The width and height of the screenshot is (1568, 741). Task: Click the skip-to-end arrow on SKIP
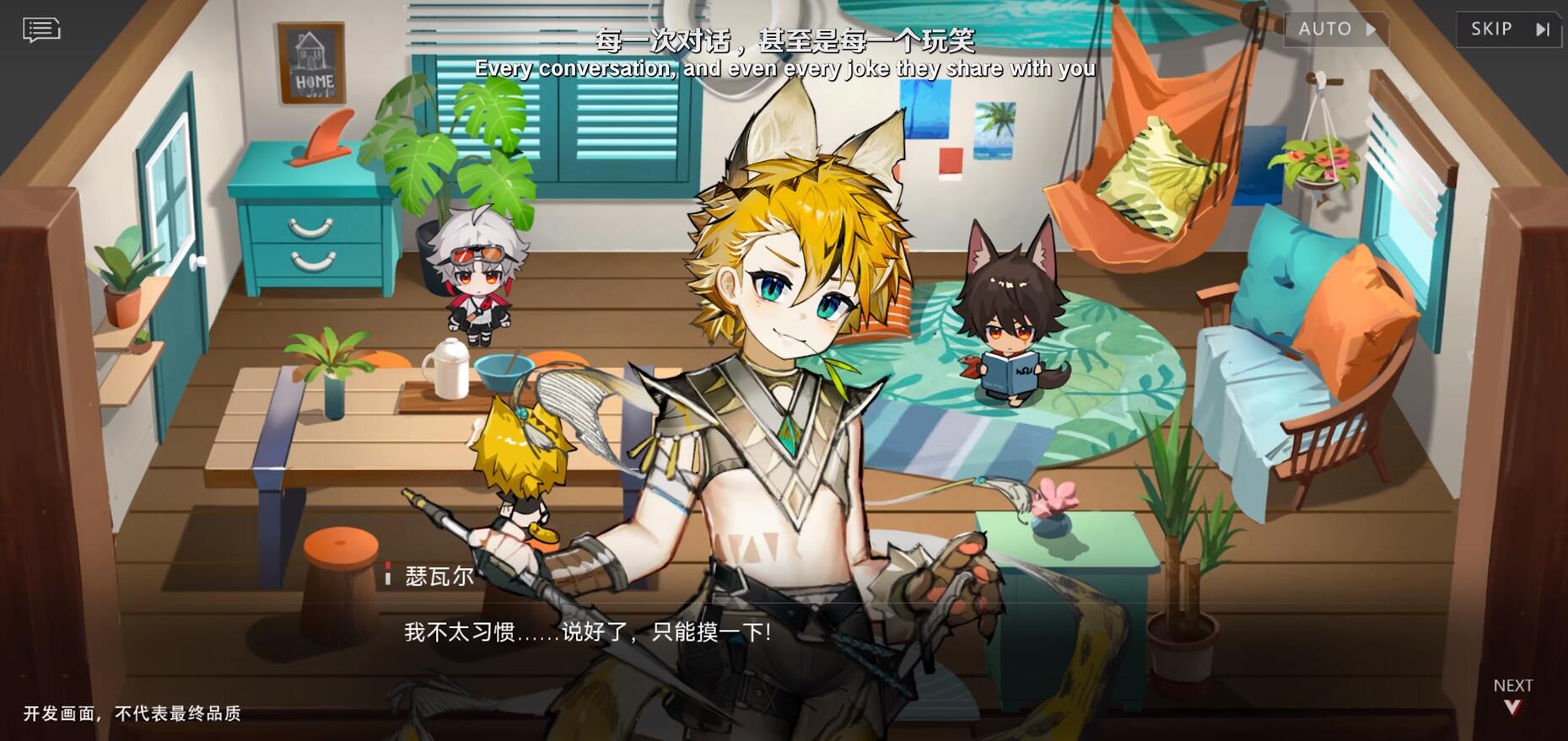click(x=1544, y=28)
